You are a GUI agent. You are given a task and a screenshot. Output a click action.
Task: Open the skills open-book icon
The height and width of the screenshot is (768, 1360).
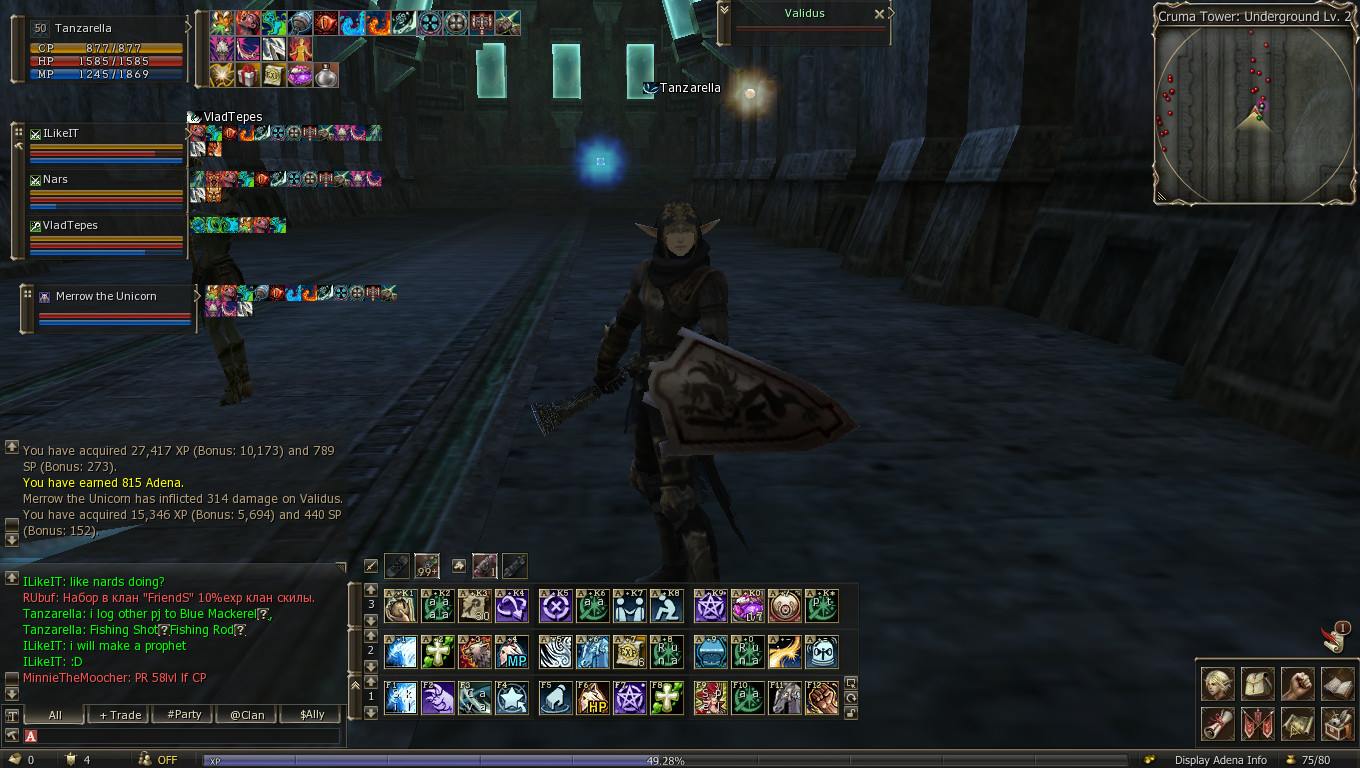click(x=1337, y=685)
